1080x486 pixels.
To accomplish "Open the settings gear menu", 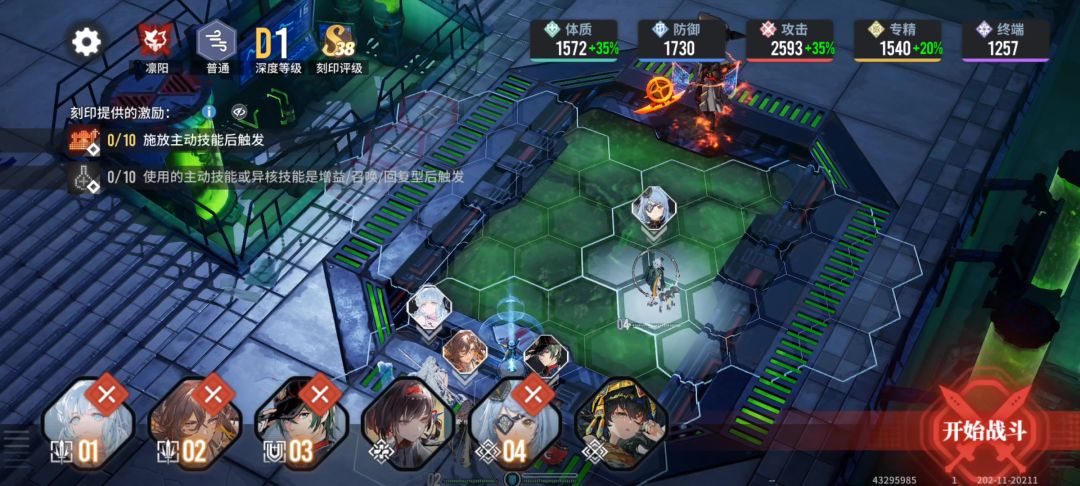I will pyautogui.click(x=87, y=42).
